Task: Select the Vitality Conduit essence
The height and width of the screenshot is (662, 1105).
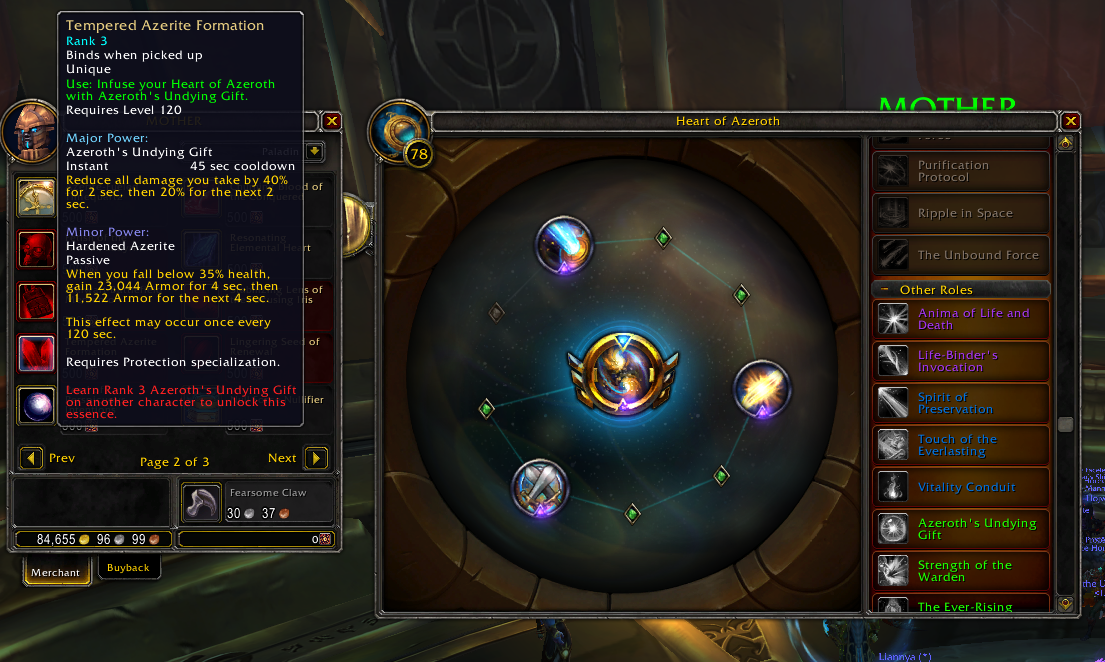Action: [962, 487]
